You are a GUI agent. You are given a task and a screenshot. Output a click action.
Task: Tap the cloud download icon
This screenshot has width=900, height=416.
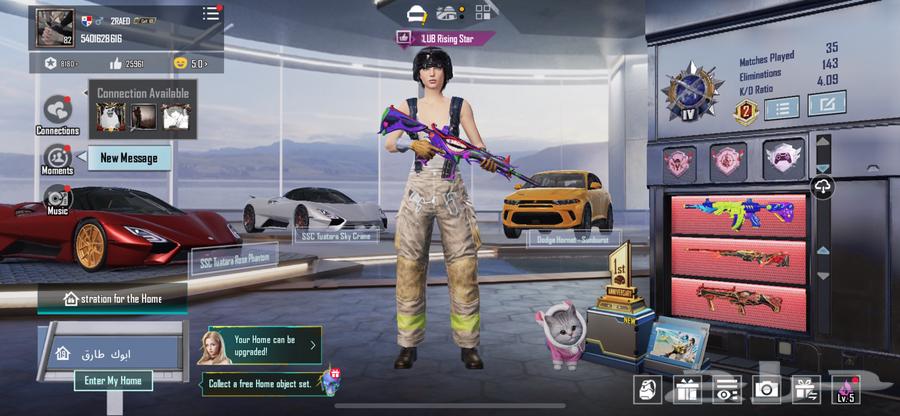[x=822, y=187]
